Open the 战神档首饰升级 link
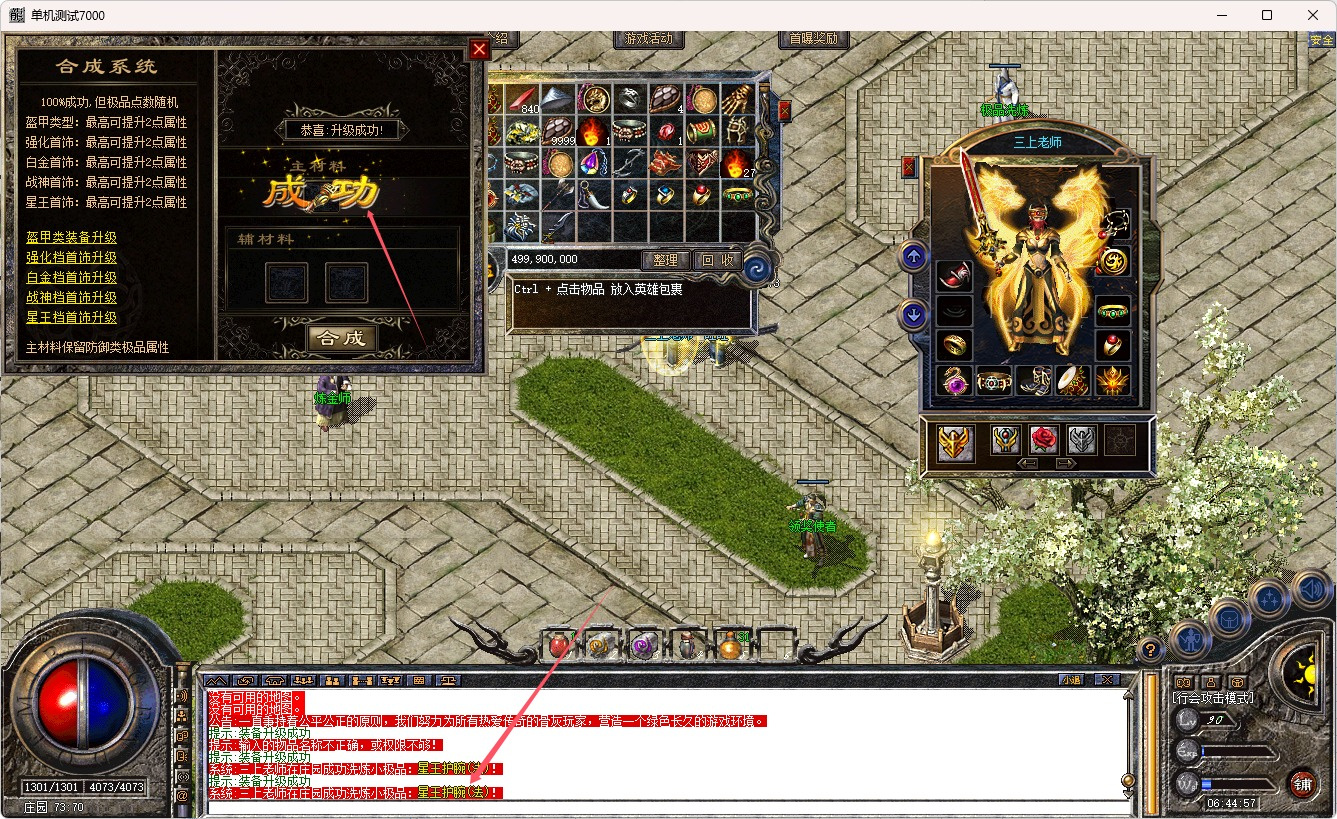This screenshot has width=1337, height=819. (71, 297)
